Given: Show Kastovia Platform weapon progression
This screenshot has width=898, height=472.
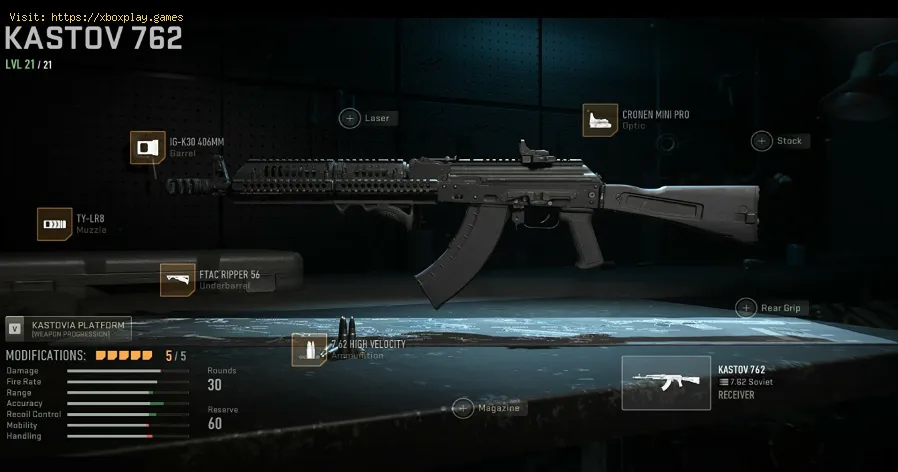Looking at the screenshot, I should [68, 330].
